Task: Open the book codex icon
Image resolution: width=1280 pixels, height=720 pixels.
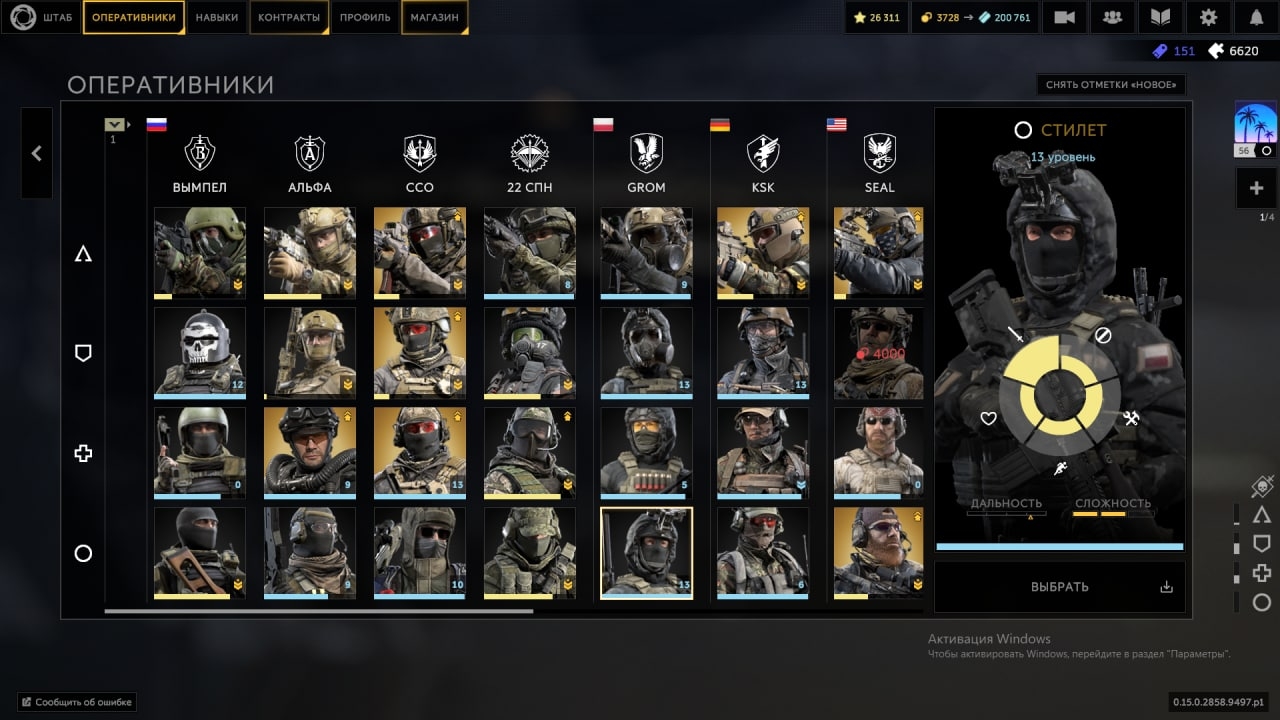Action: pos(1160,17)
